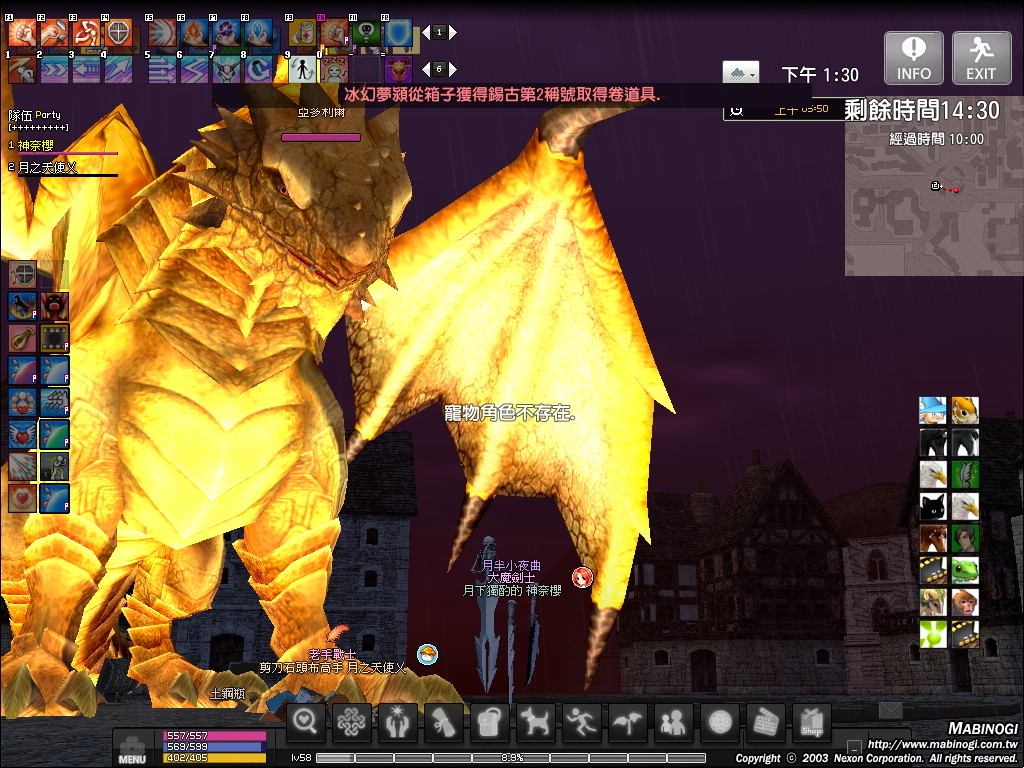This screenshot has width=1024, height=768.
Task: Open the weather dropdown beside the clock
Action: (x=740, y=72)
